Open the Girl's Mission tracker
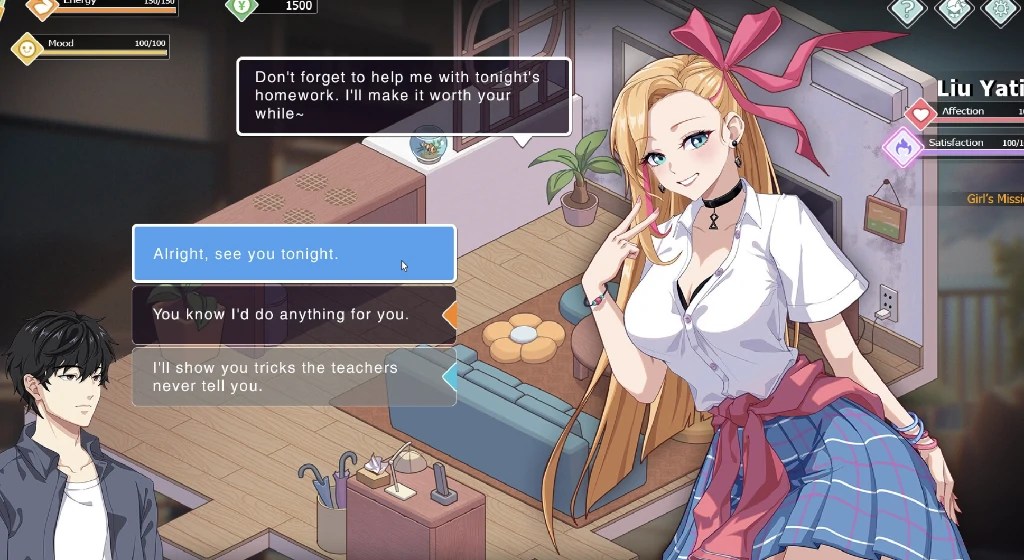This screenshot has width=1024, height=560. pyautogui.click(x=994, y=199)
